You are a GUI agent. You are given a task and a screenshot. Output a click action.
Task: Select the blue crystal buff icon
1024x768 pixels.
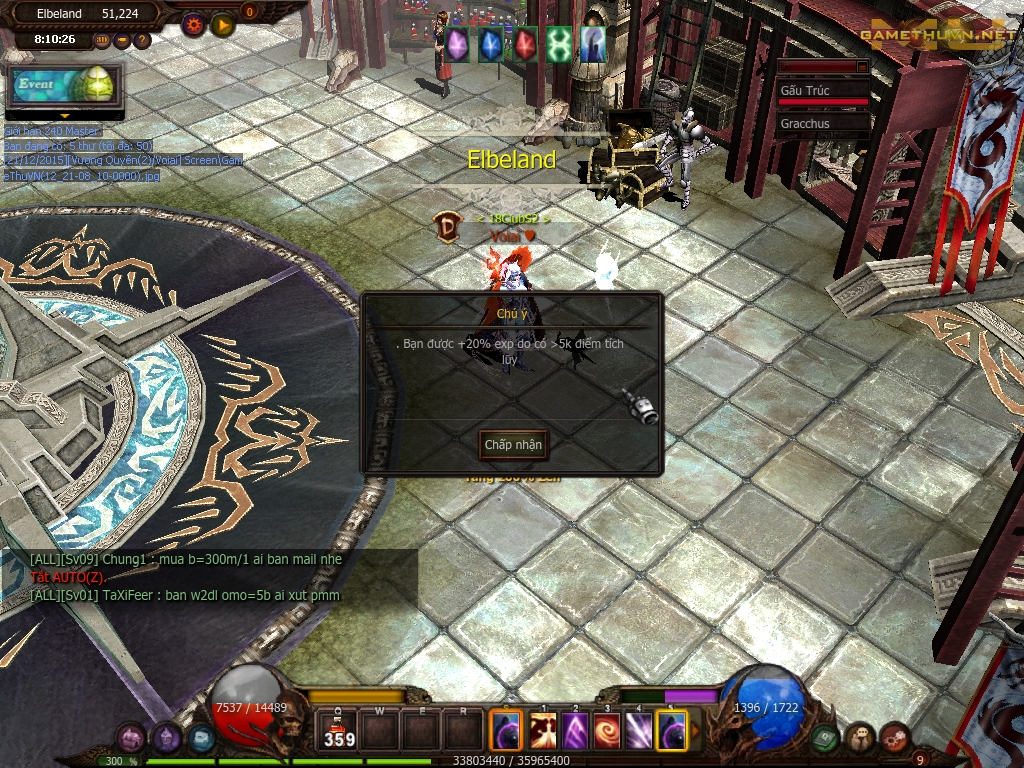coord(491,44)
